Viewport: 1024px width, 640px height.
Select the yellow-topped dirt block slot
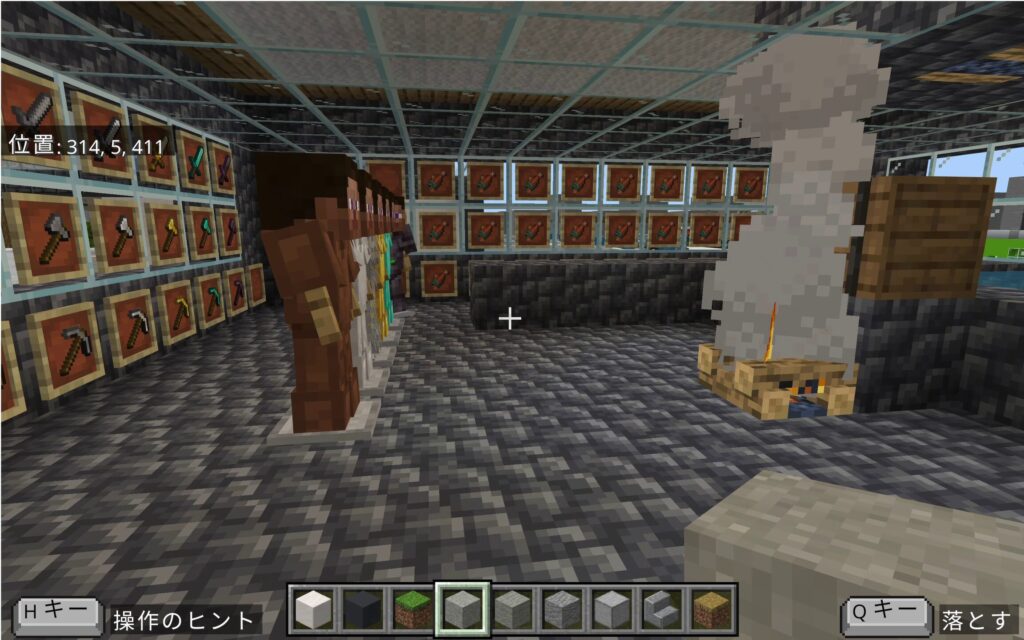[711, 609]
